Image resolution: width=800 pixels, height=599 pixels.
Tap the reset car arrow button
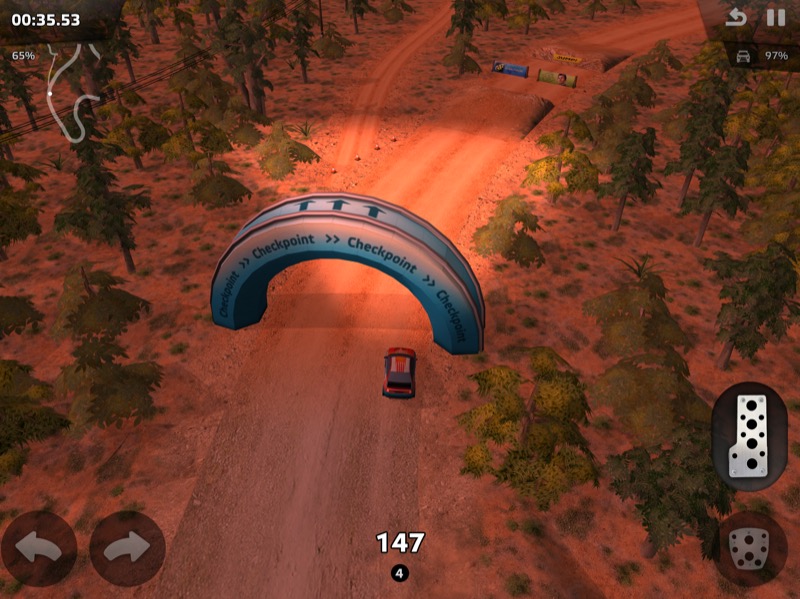point(737,18)
